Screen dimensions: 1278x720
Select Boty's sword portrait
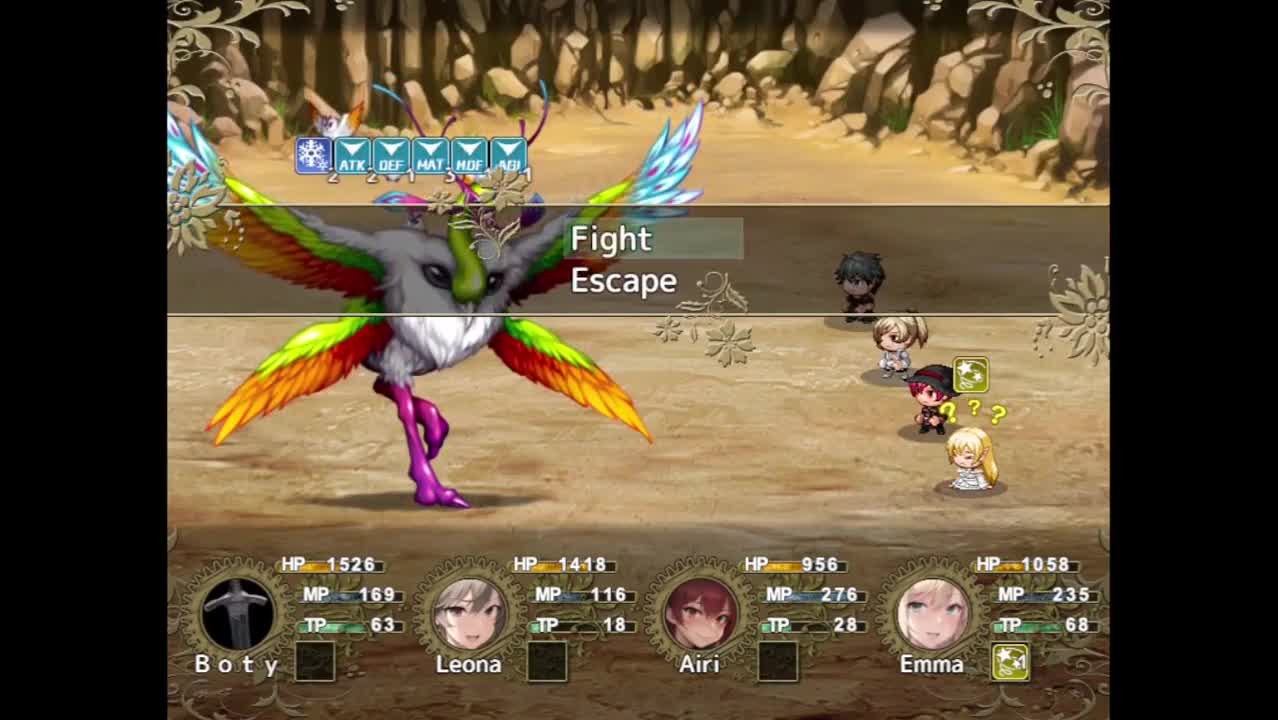coord(237,613)
